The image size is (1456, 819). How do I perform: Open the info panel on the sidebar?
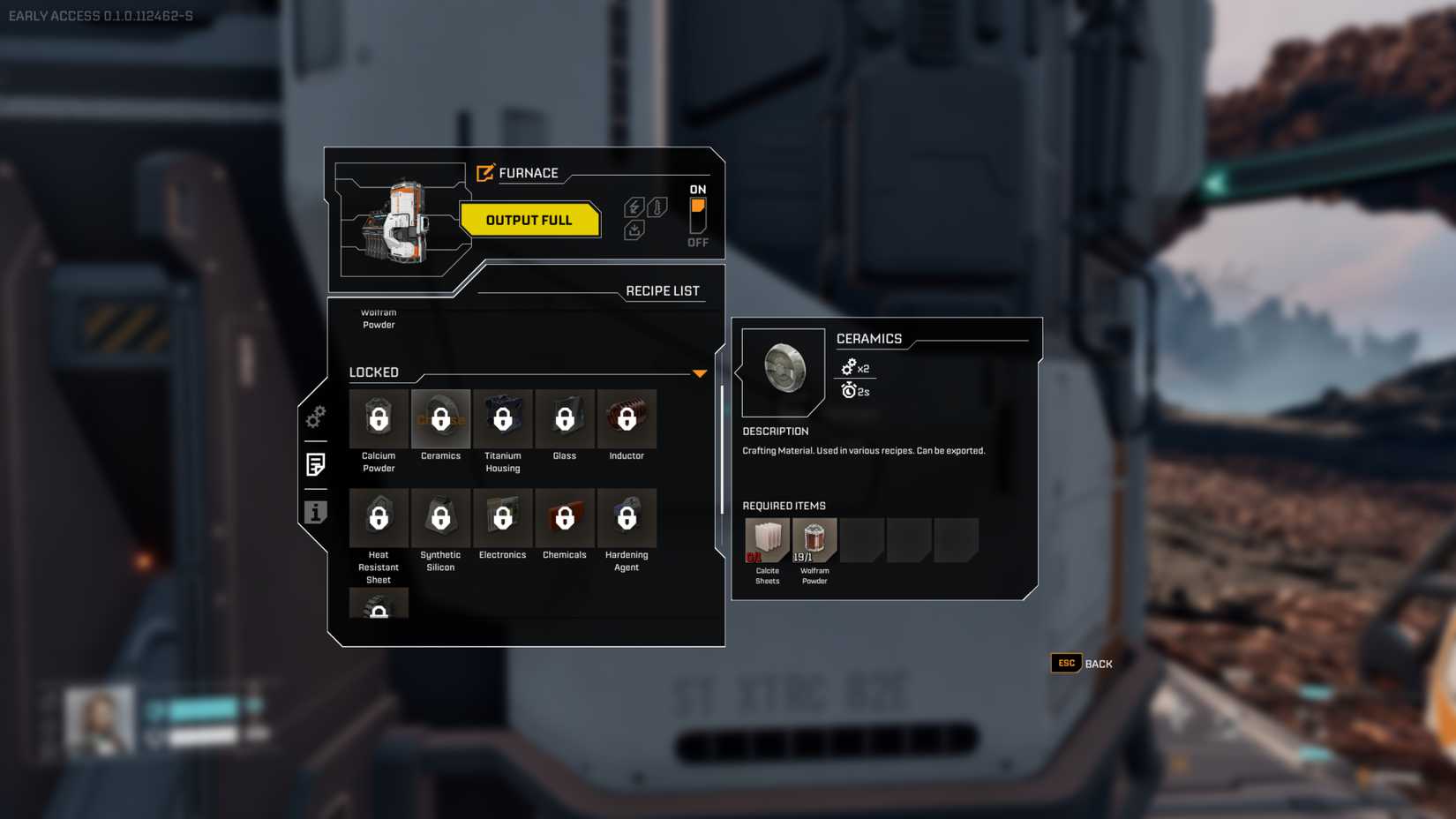tap(314, 512)
